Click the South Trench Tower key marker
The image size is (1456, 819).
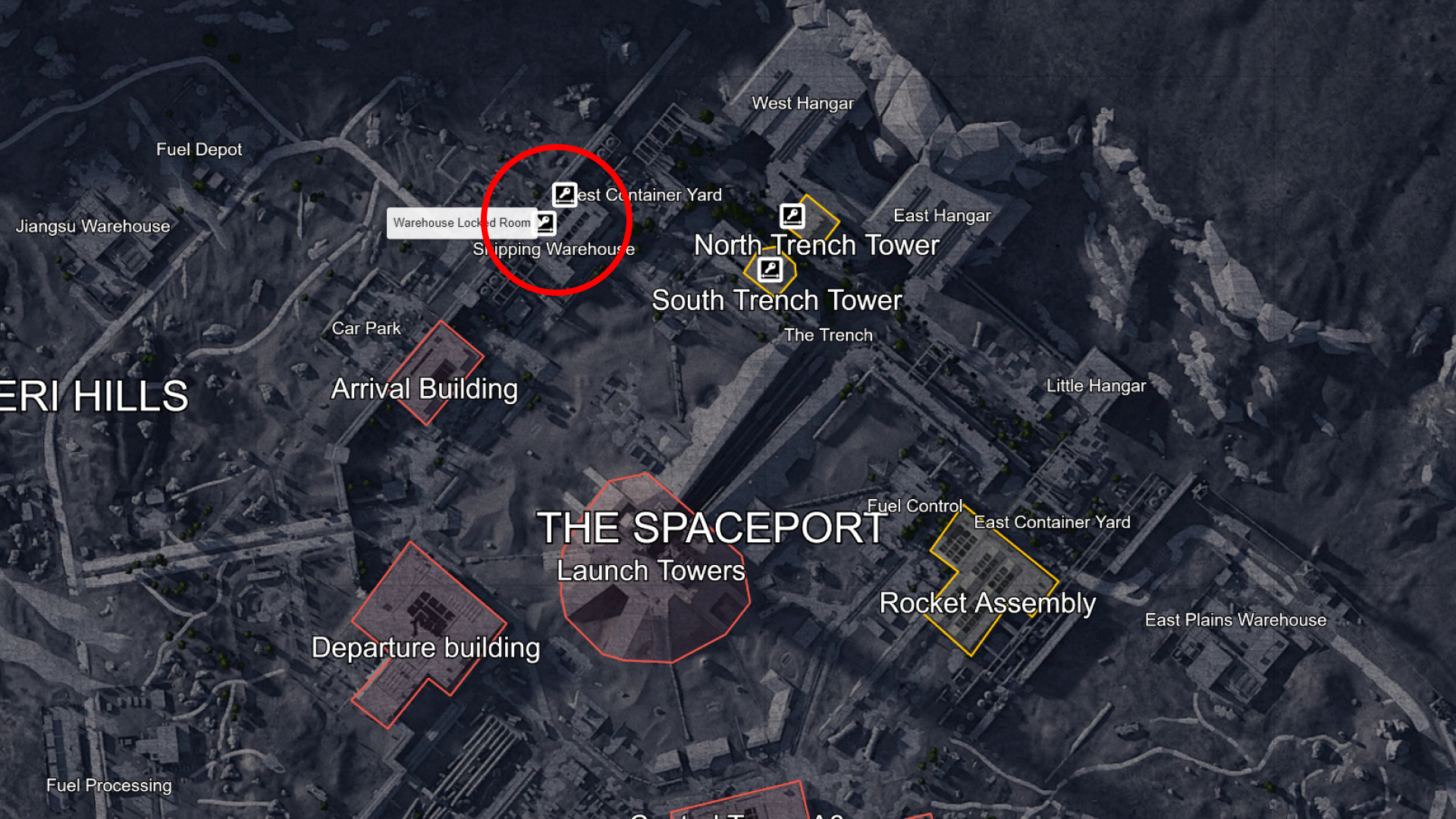pyautogui.click(x=769, y=268)
